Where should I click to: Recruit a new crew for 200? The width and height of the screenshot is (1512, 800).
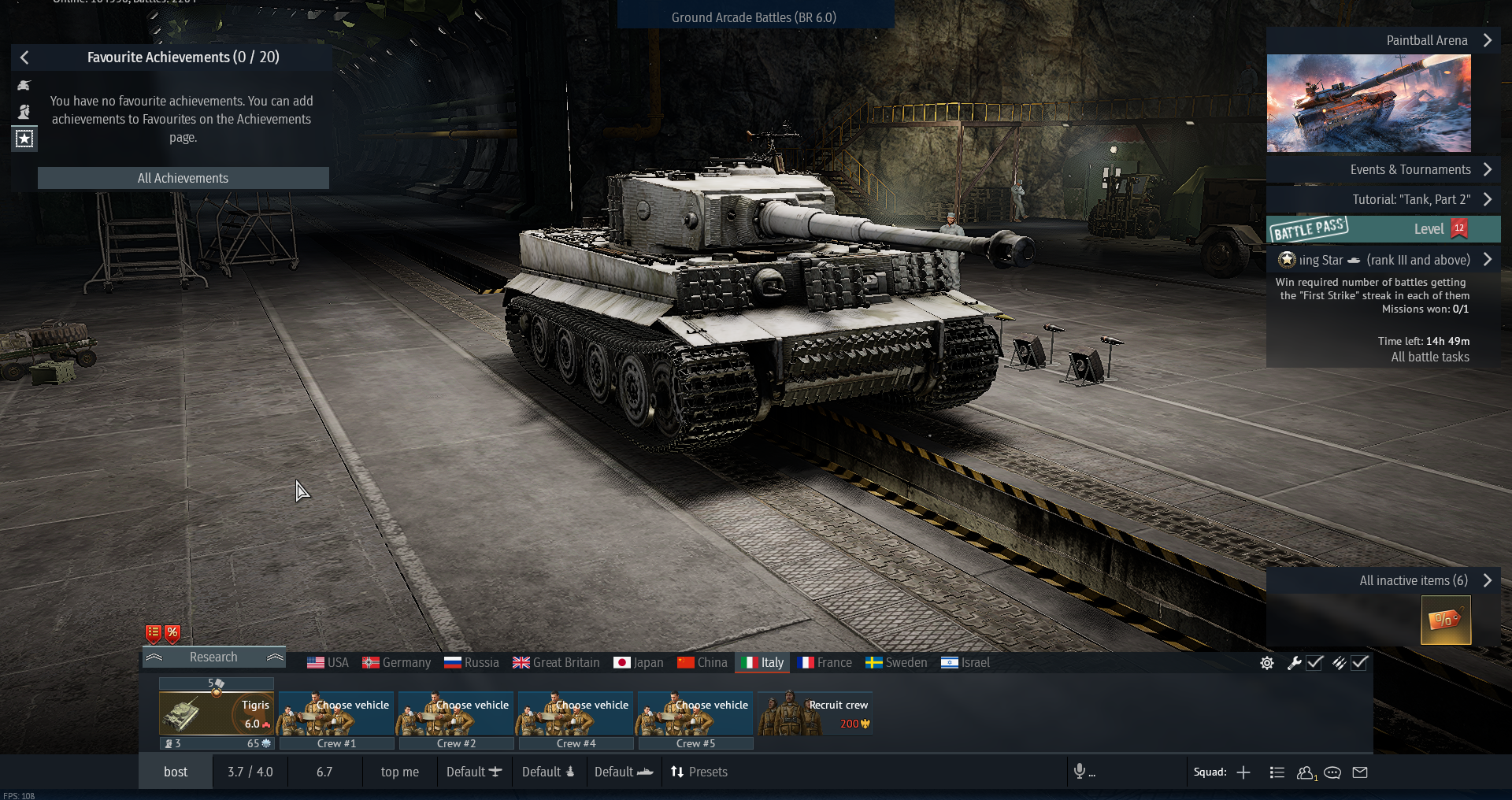pos(814,714)
